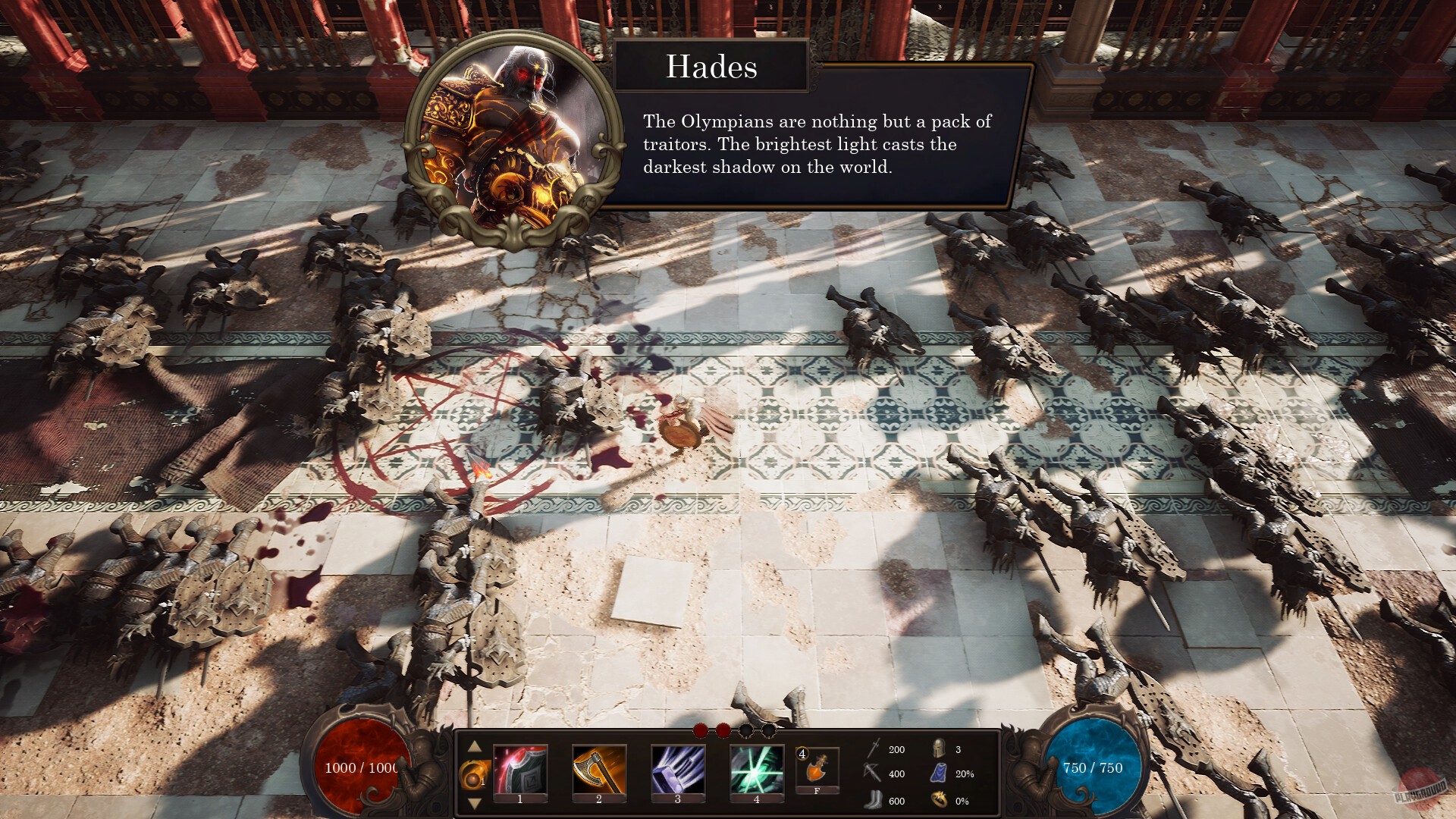Viewport: 1456px width, 819px height.
Task: Activate the darkened fourth charge indicator
Action: (770, 731)
